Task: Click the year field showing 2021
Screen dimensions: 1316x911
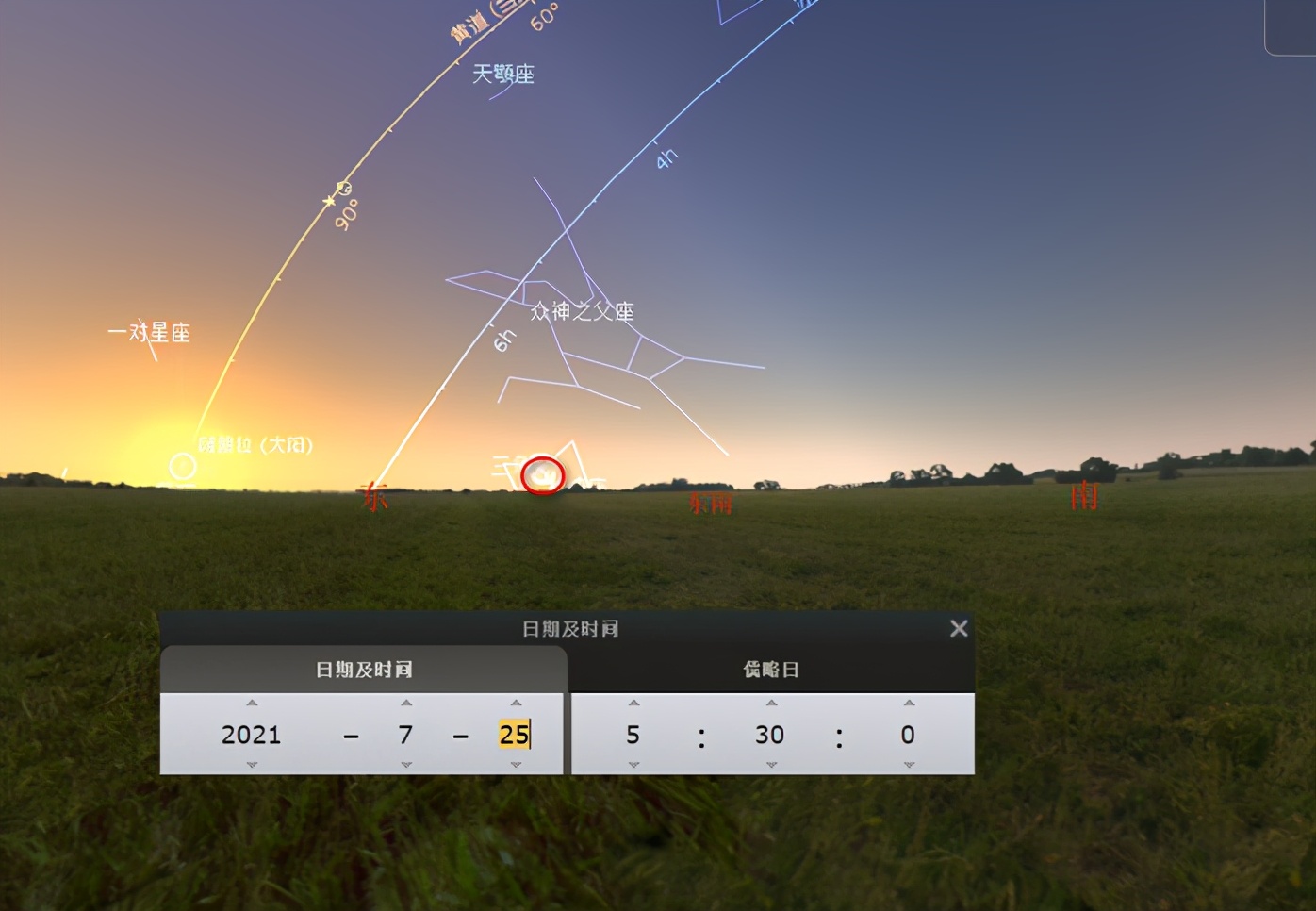Action: point(252,735)
